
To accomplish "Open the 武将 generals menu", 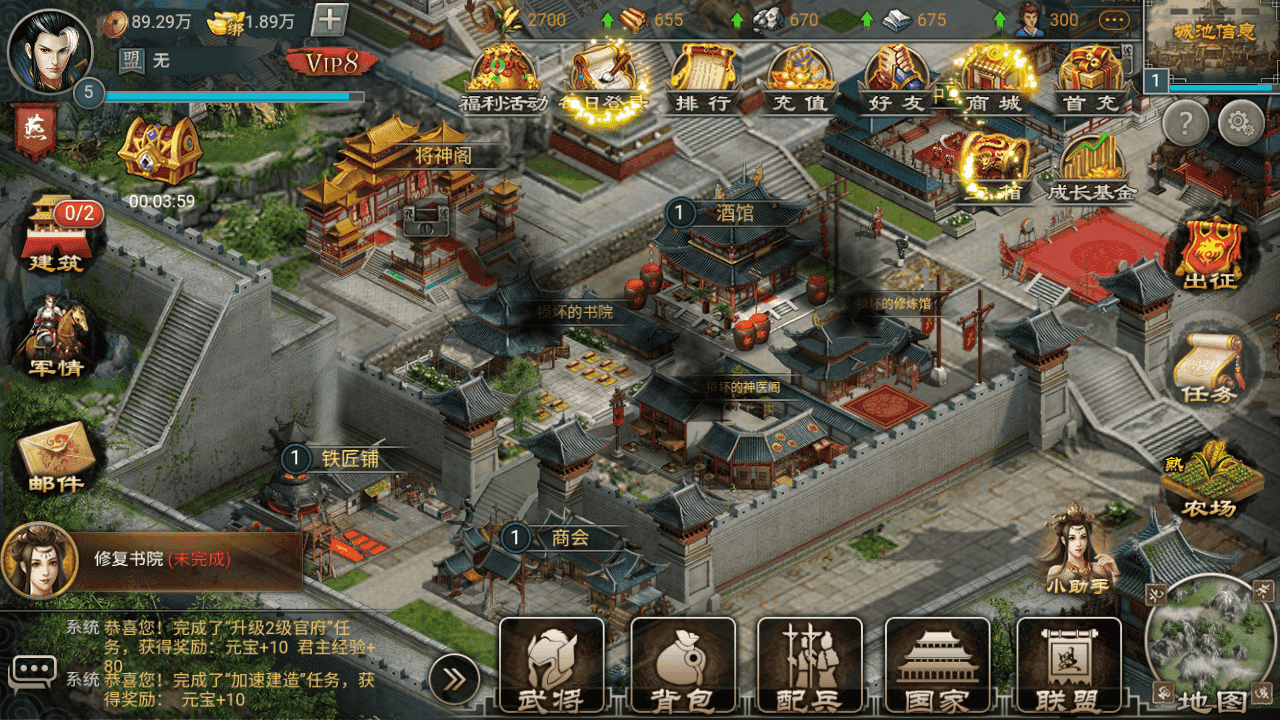I will (552, 666).
